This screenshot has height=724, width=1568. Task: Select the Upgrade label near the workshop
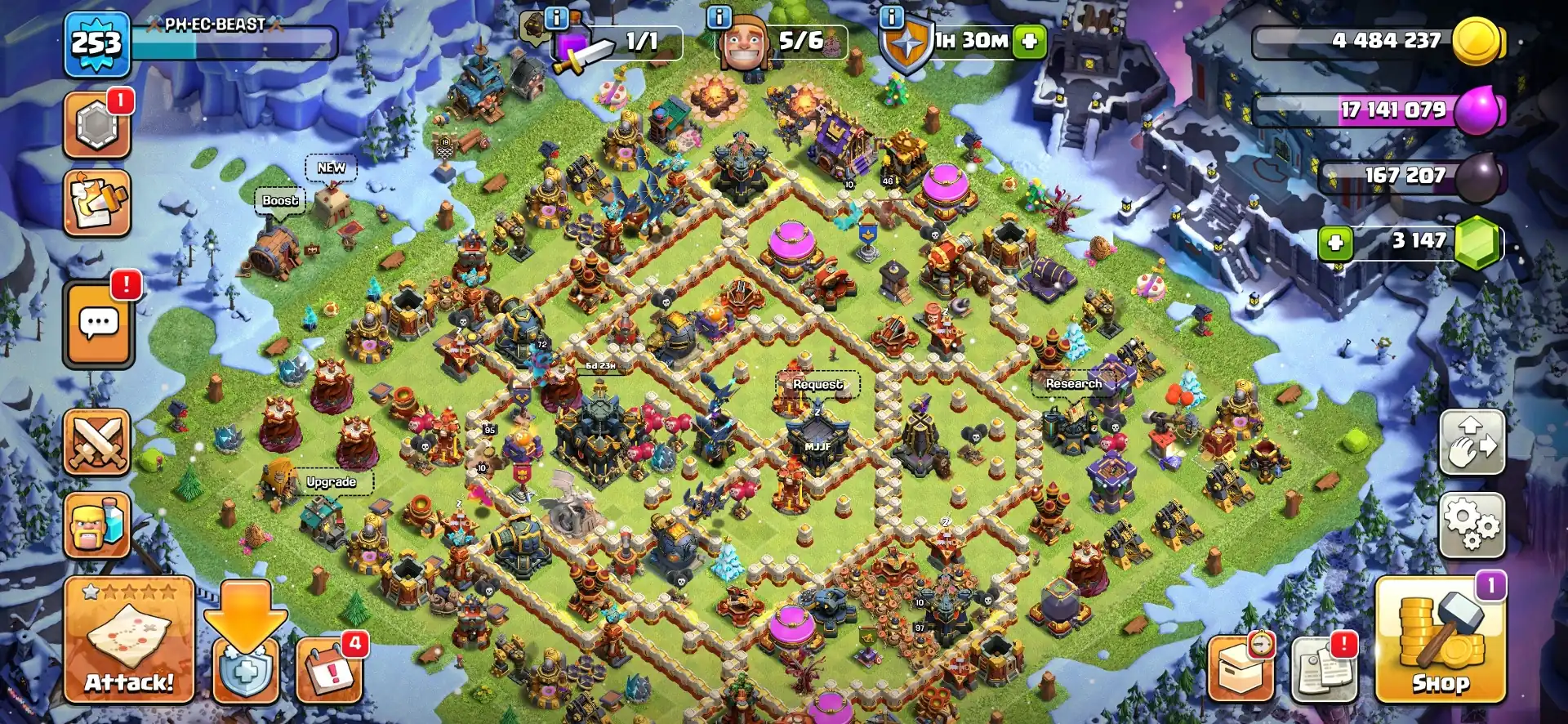click(330, 481)
